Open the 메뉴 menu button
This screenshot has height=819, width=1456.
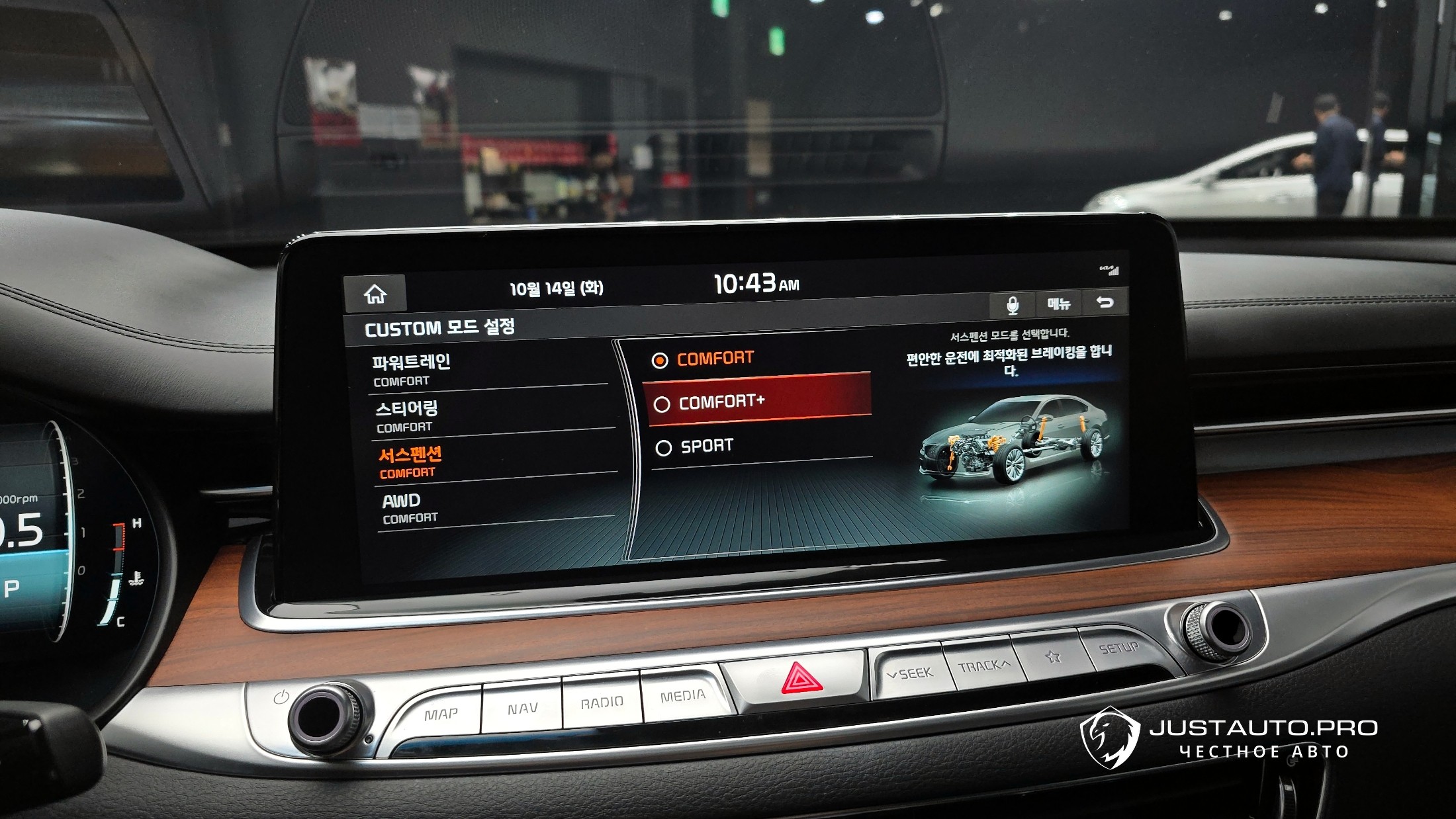click(x=1058, y=304)
